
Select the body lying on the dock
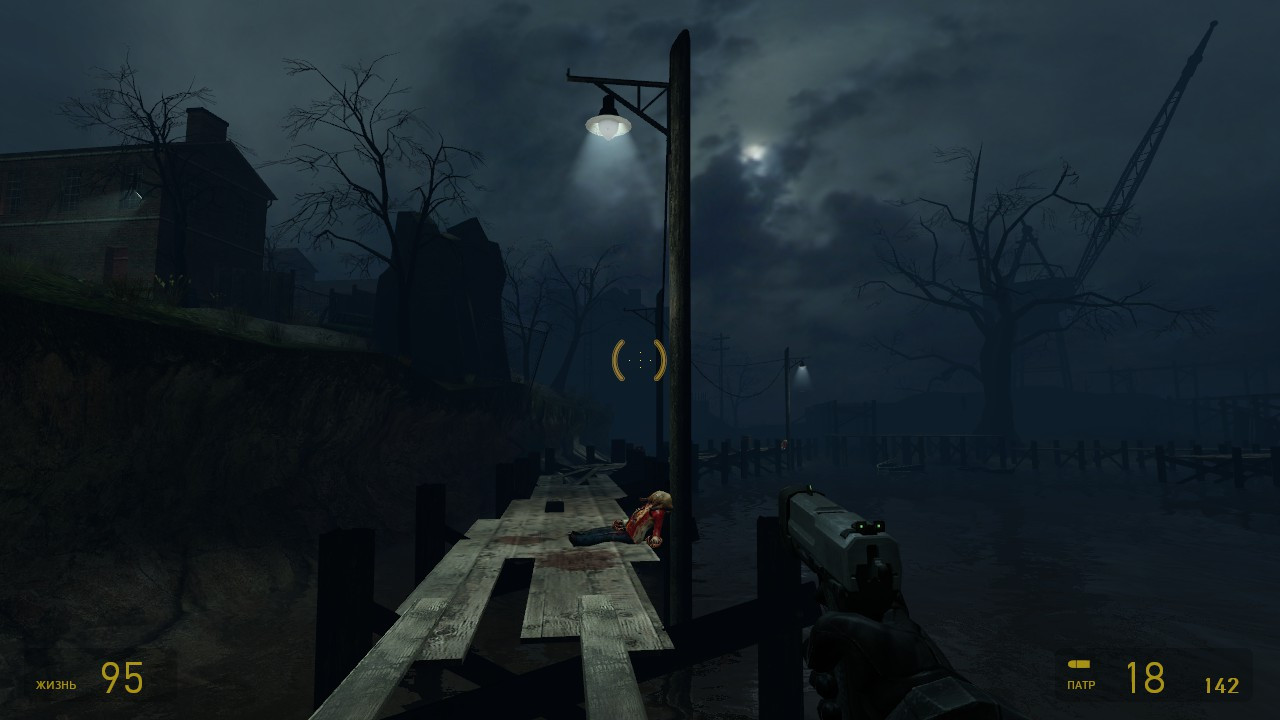tap(640, 520)
